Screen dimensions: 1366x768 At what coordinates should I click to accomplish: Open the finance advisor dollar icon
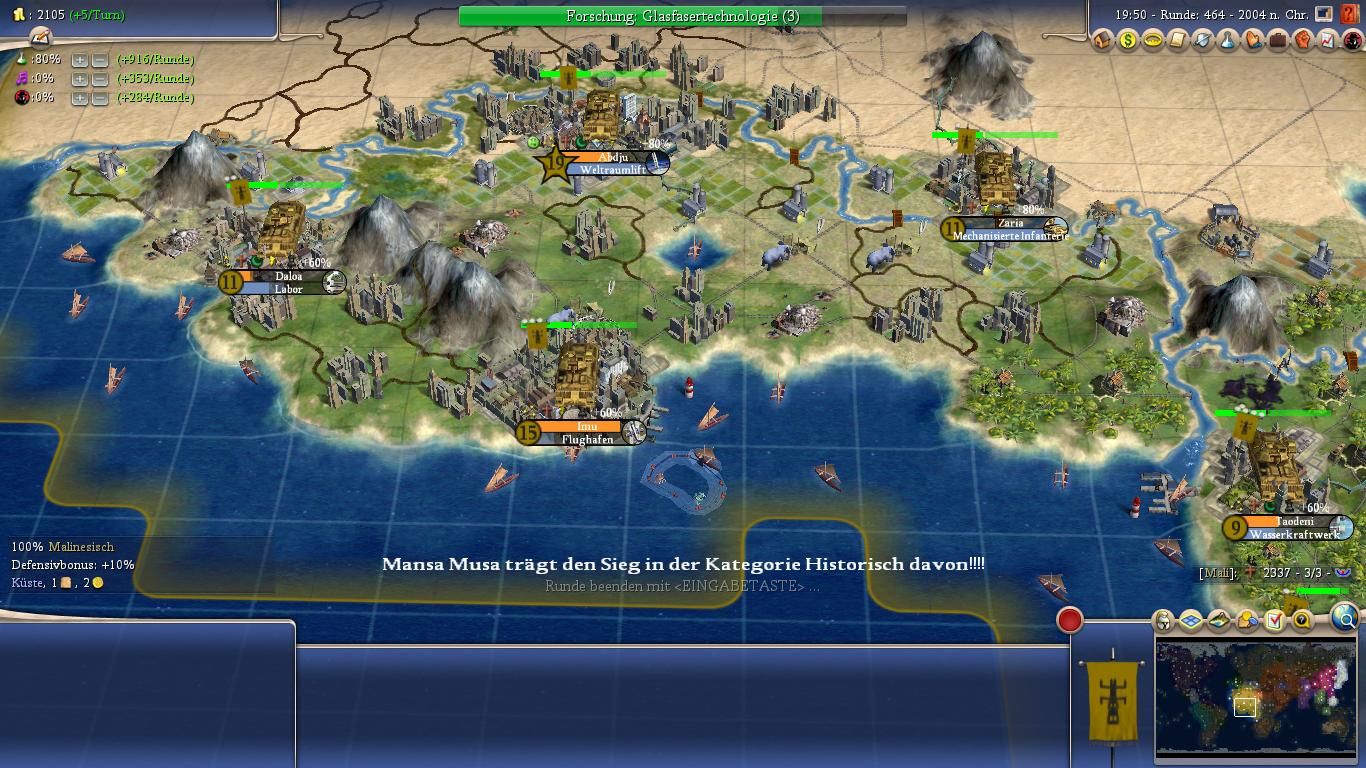tap(1128, 41)
